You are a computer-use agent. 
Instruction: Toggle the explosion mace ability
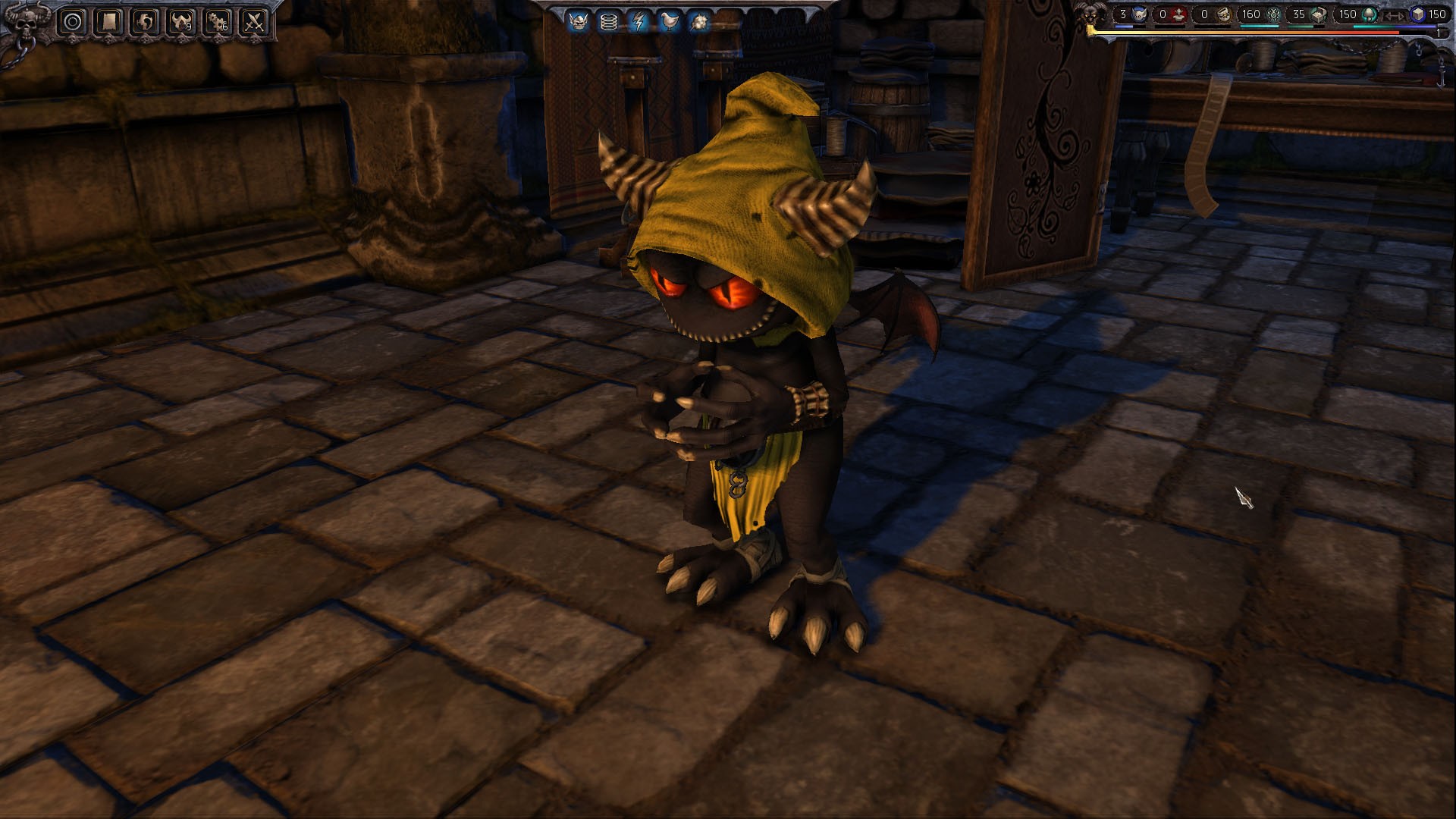(699, 20)
